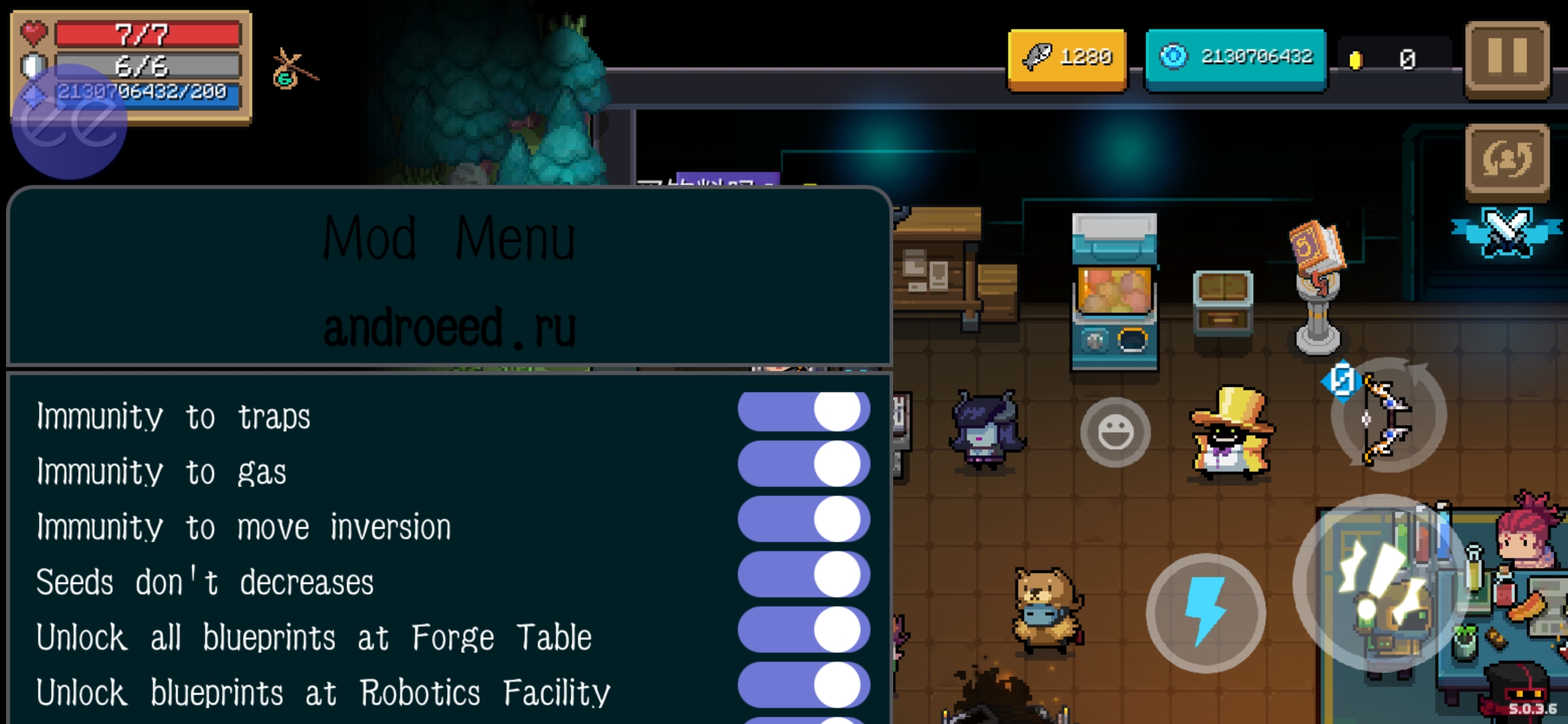Open the emoji smiley face button
The width and height of the screenshot is (1568, 724).
click(1115, 432)
